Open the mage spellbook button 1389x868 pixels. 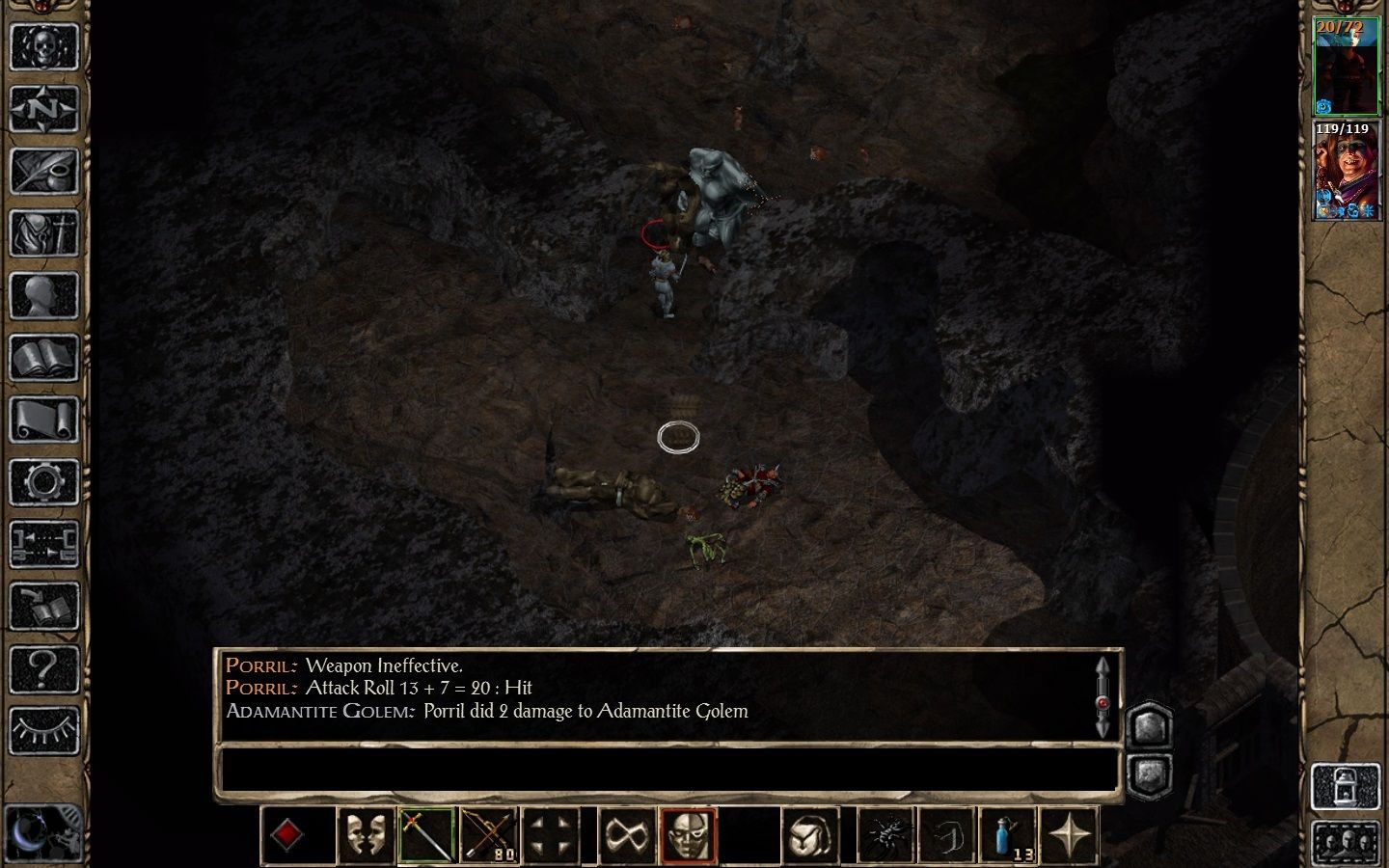tap(43, 358)
